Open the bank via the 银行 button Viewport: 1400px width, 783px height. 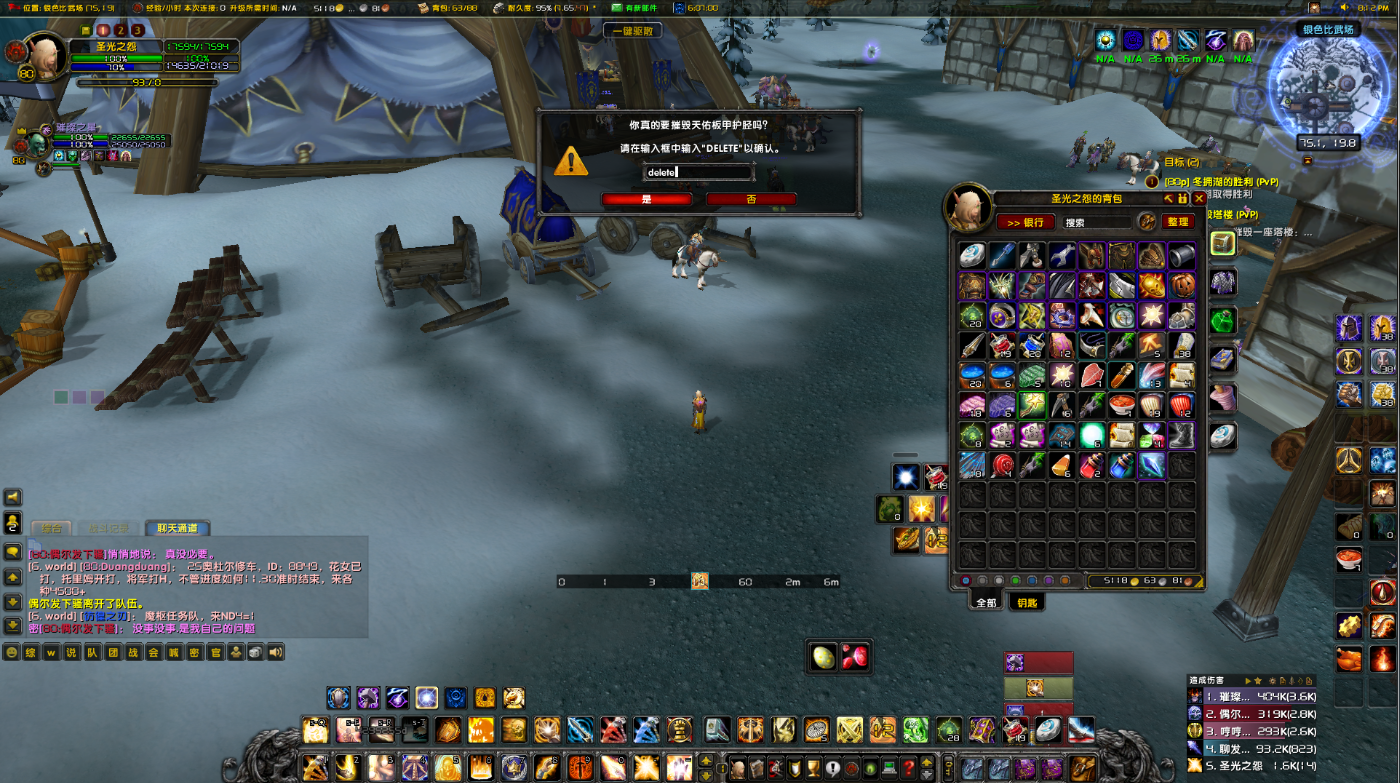pos(1025,222)
